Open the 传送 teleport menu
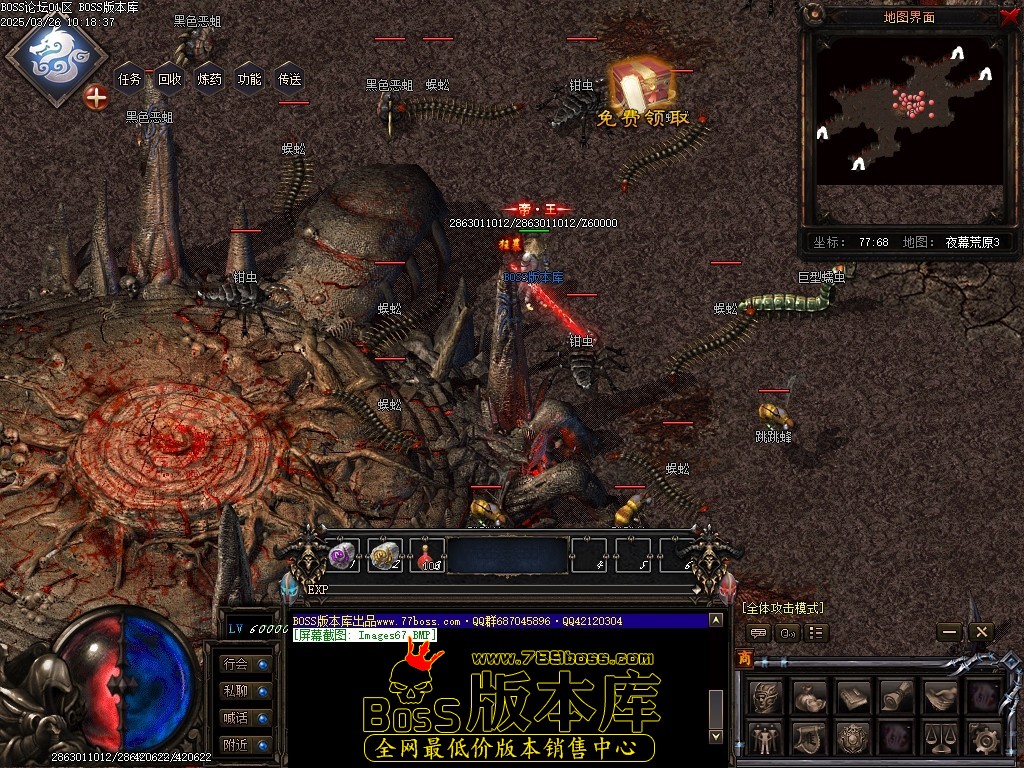This screenshot has width=1024, height=768. [290, 79]
